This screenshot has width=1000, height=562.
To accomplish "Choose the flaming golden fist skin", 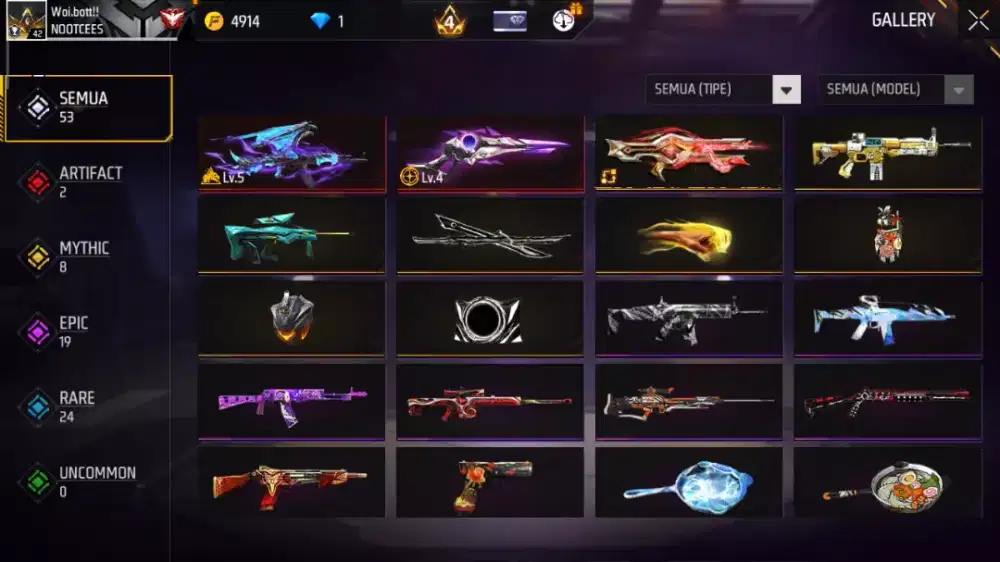I will coord(689,236).
